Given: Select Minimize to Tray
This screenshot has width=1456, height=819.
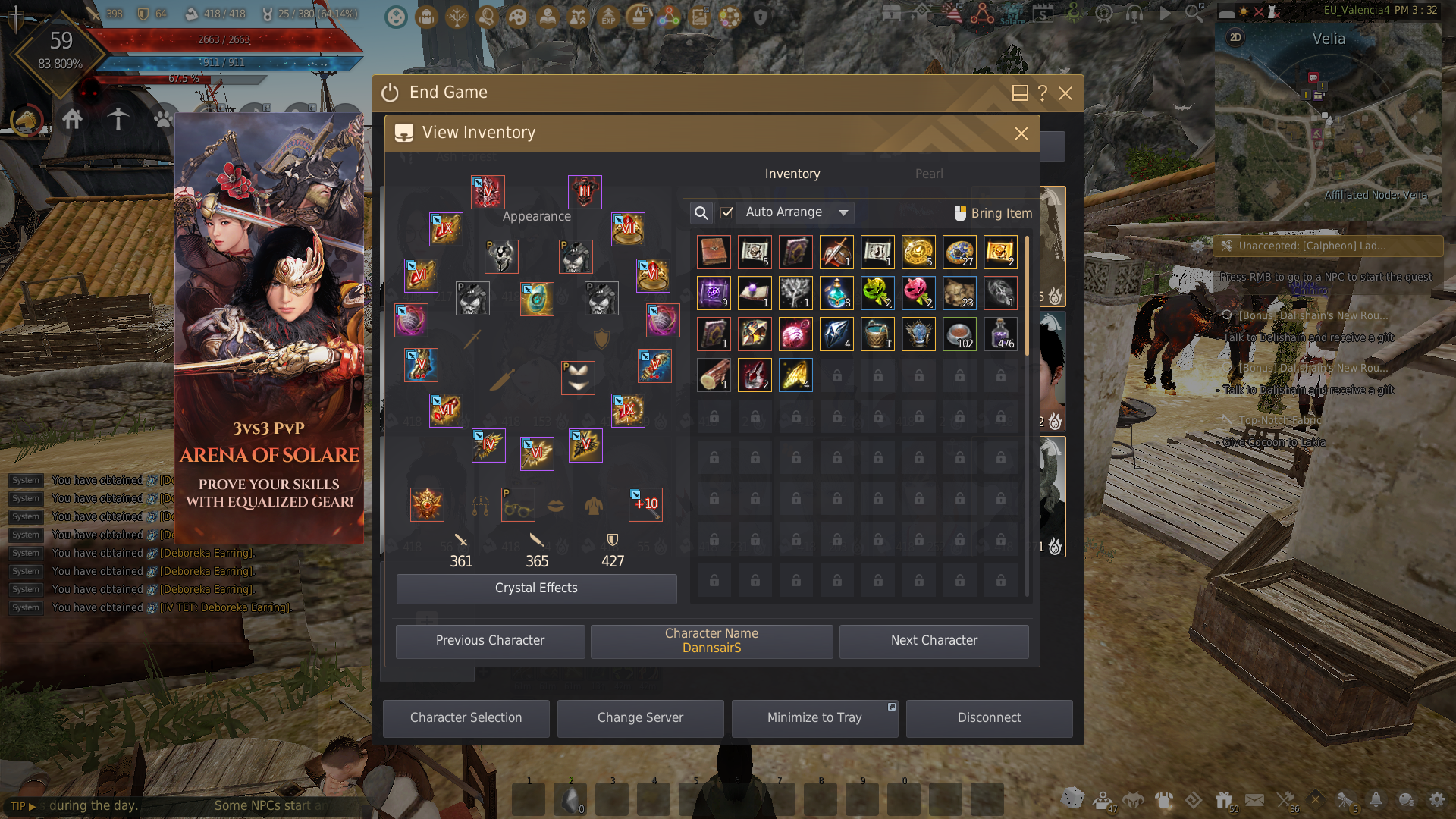Looking at the screenshot, I should point(814,718).
